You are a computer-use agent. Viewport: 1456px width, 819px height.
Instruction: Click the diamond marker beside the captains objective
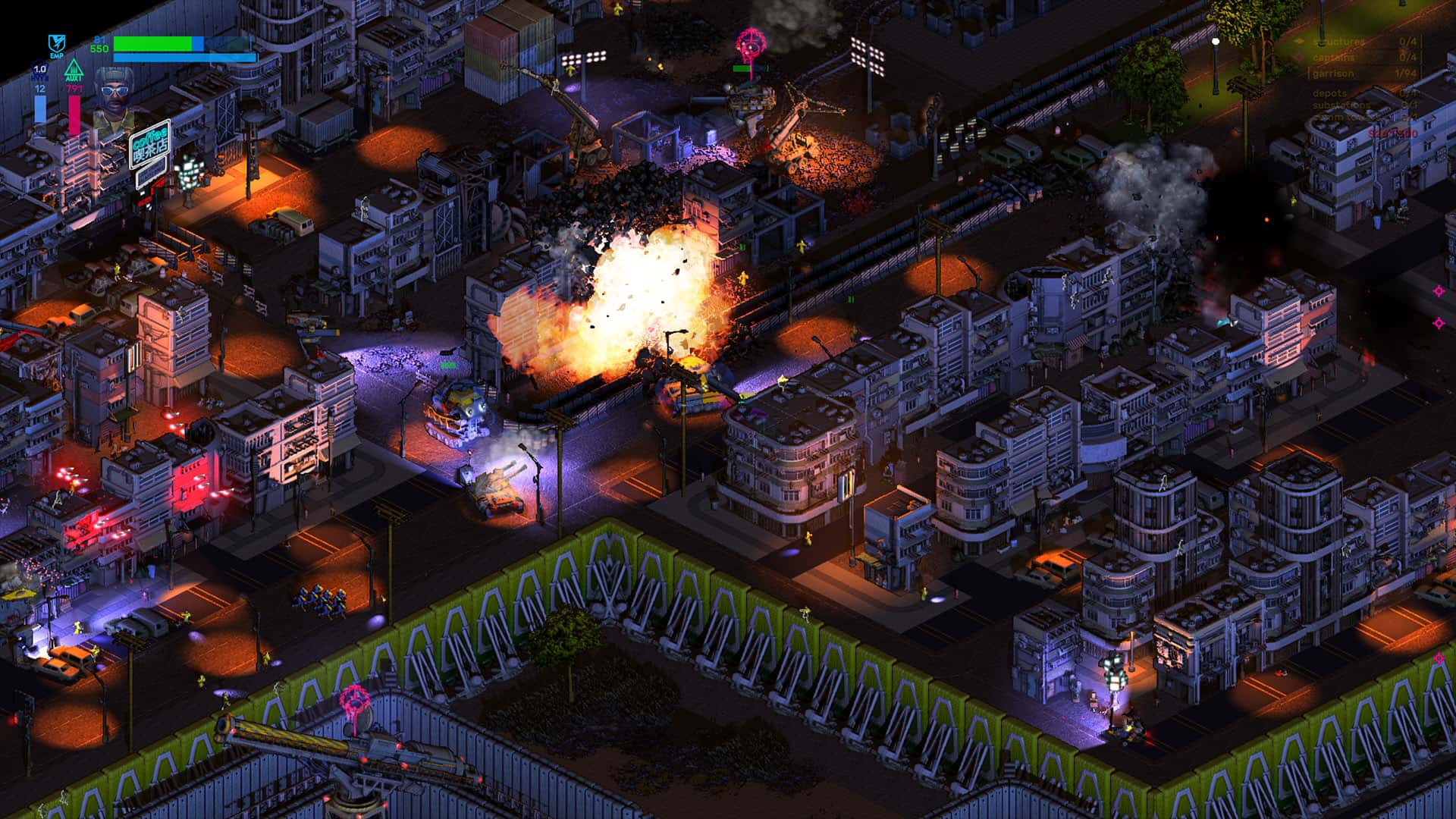1298,55
